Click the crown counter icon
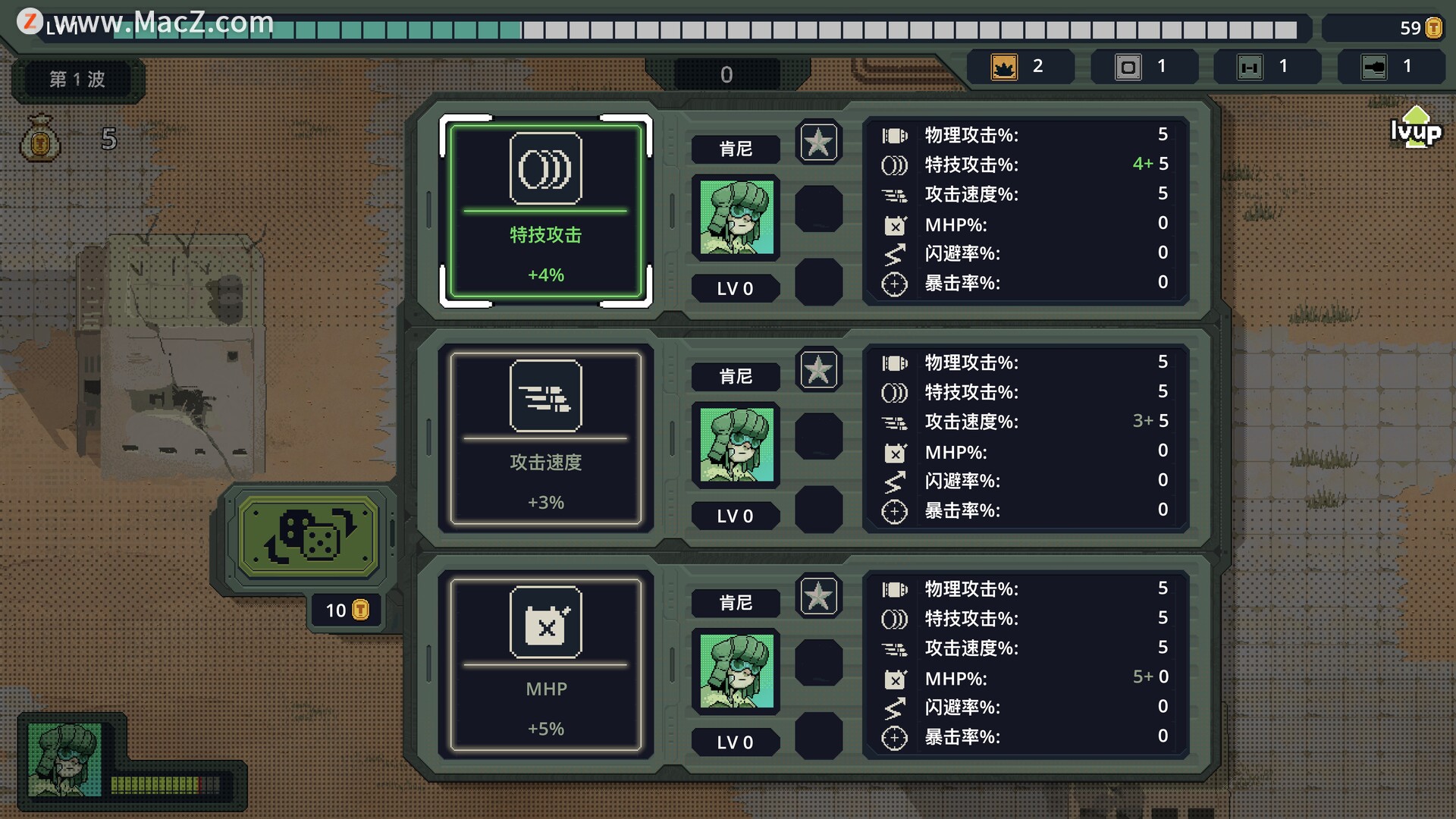This screenshot has width=1456, height=819. click(x=1004, y=67)
